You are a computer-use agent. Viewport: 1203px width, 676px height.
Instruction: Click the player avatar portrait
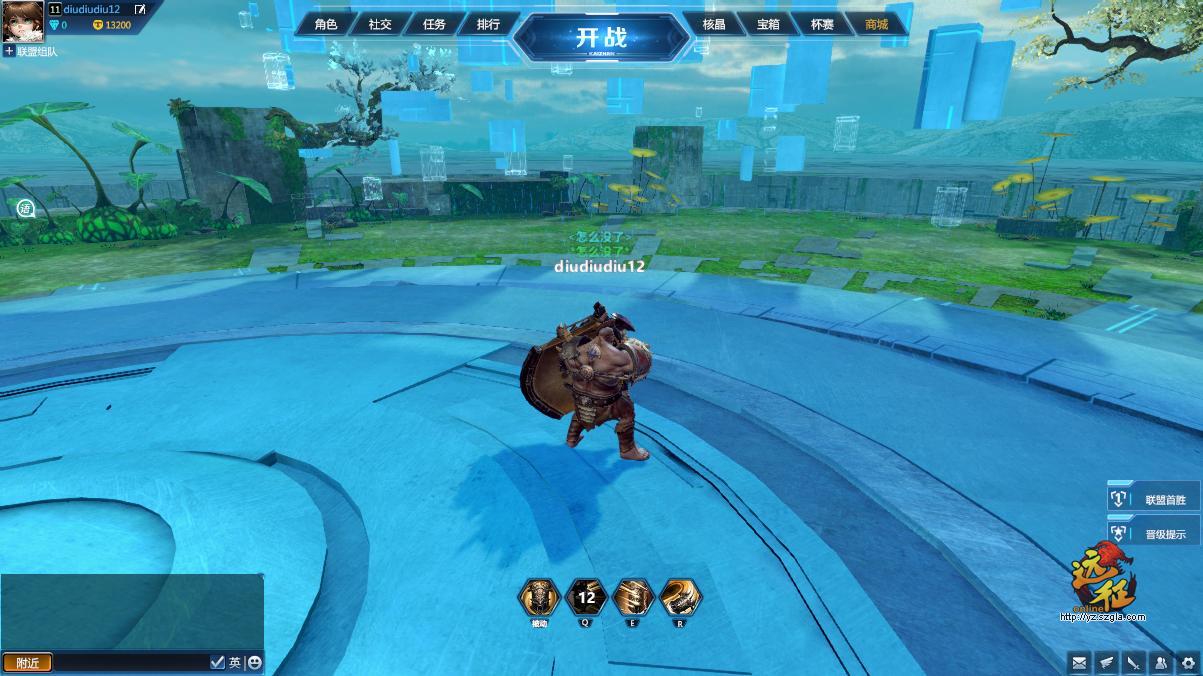tap(22, 21)
